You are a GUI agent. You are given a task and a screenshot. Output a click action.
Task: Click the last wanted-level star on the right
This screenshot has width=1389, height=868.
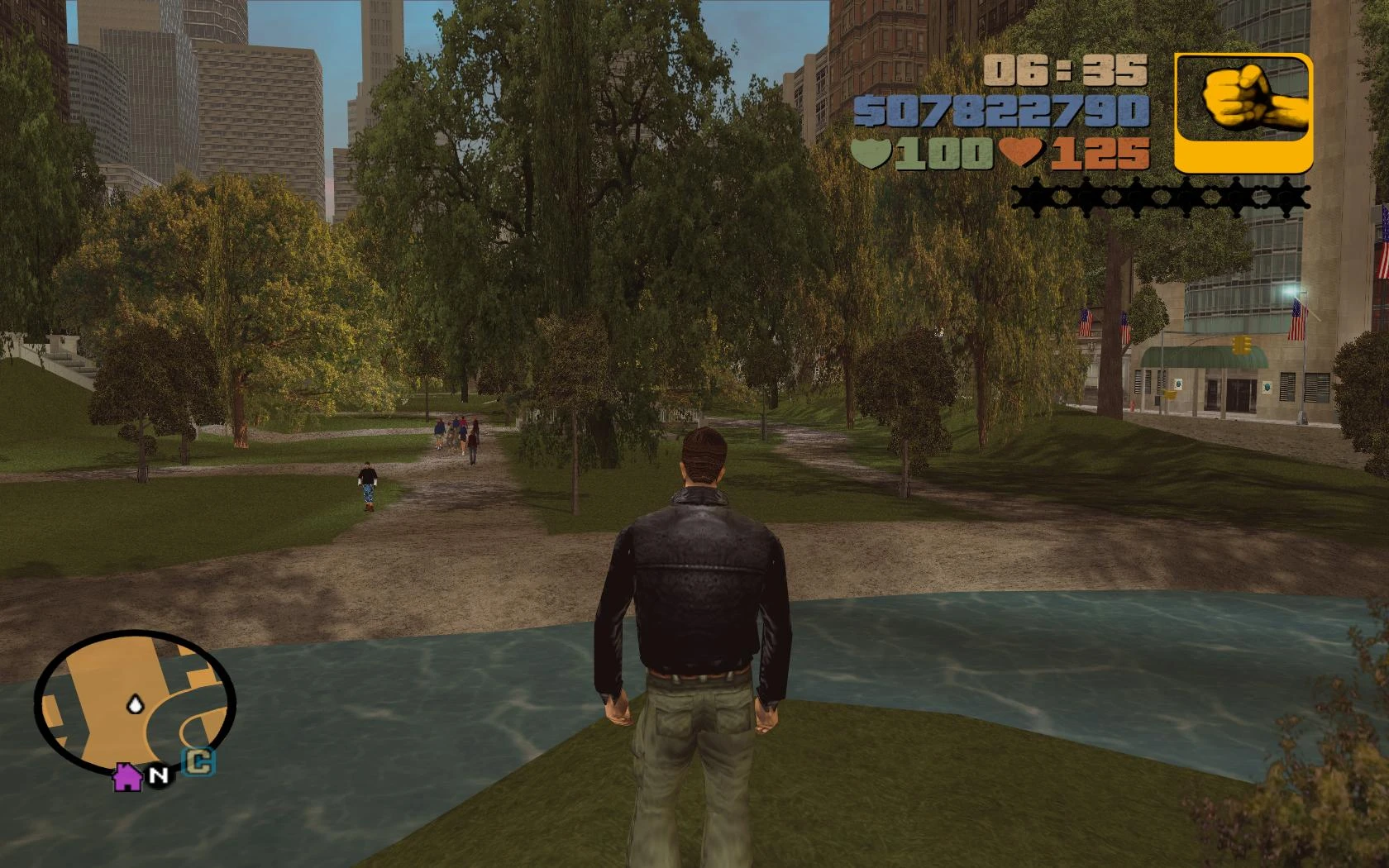(x=1287, y=197)
